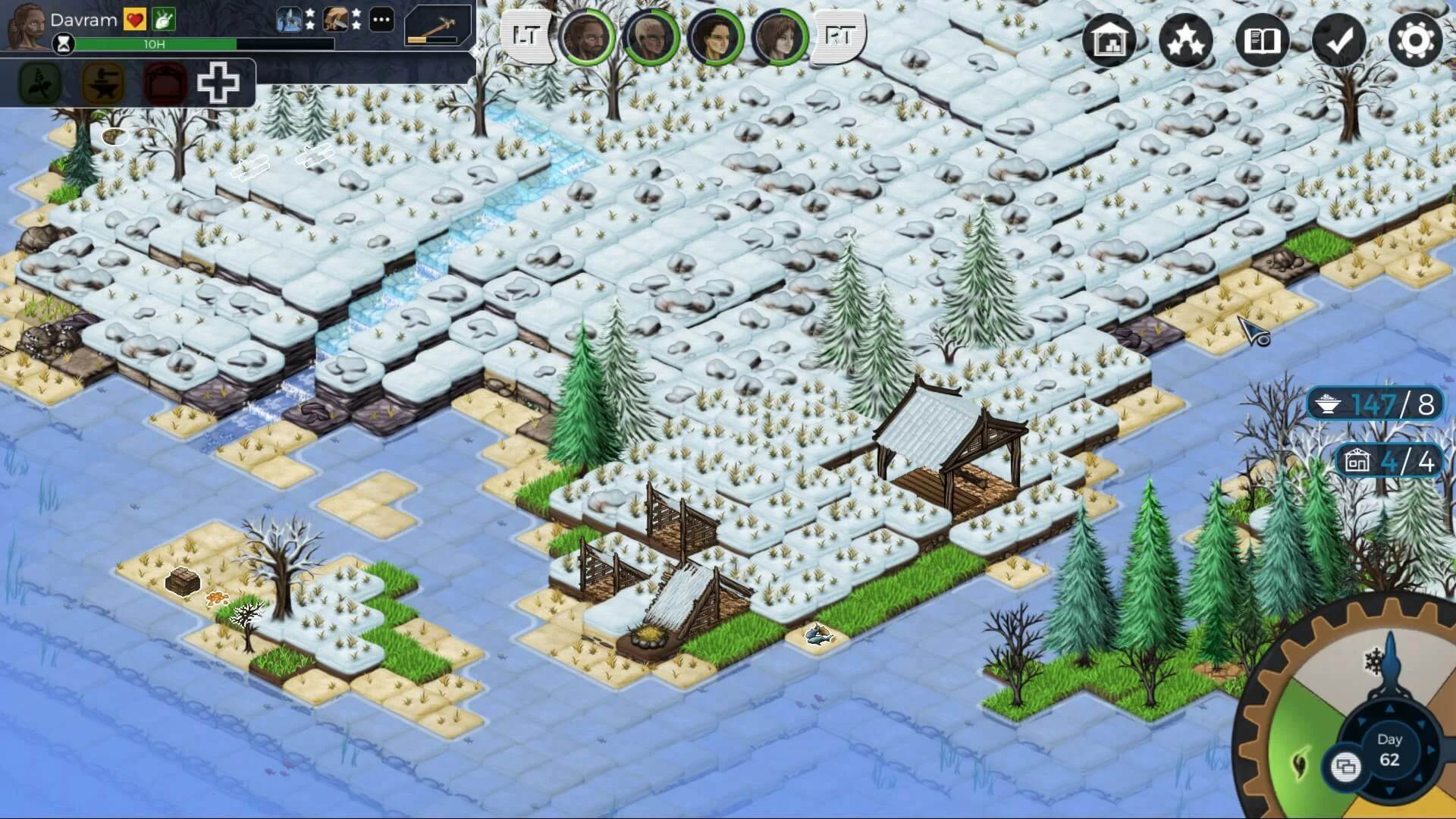Choose the anvil crafting action
This screenshot has width=1456, height=819.
[x=103, y=83]
